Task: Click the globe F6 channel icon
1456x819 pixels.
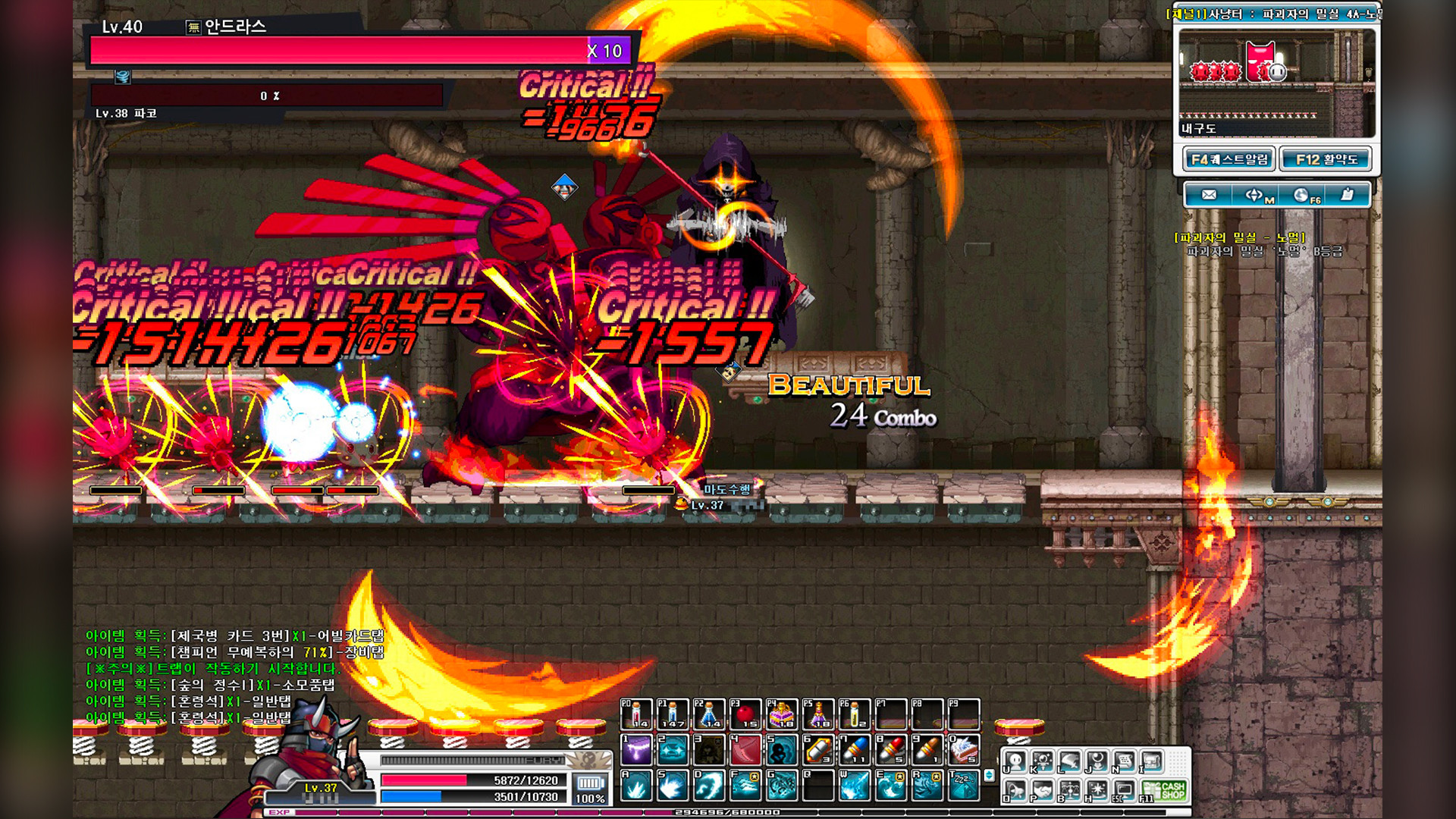Action: tap(1303, 194)
